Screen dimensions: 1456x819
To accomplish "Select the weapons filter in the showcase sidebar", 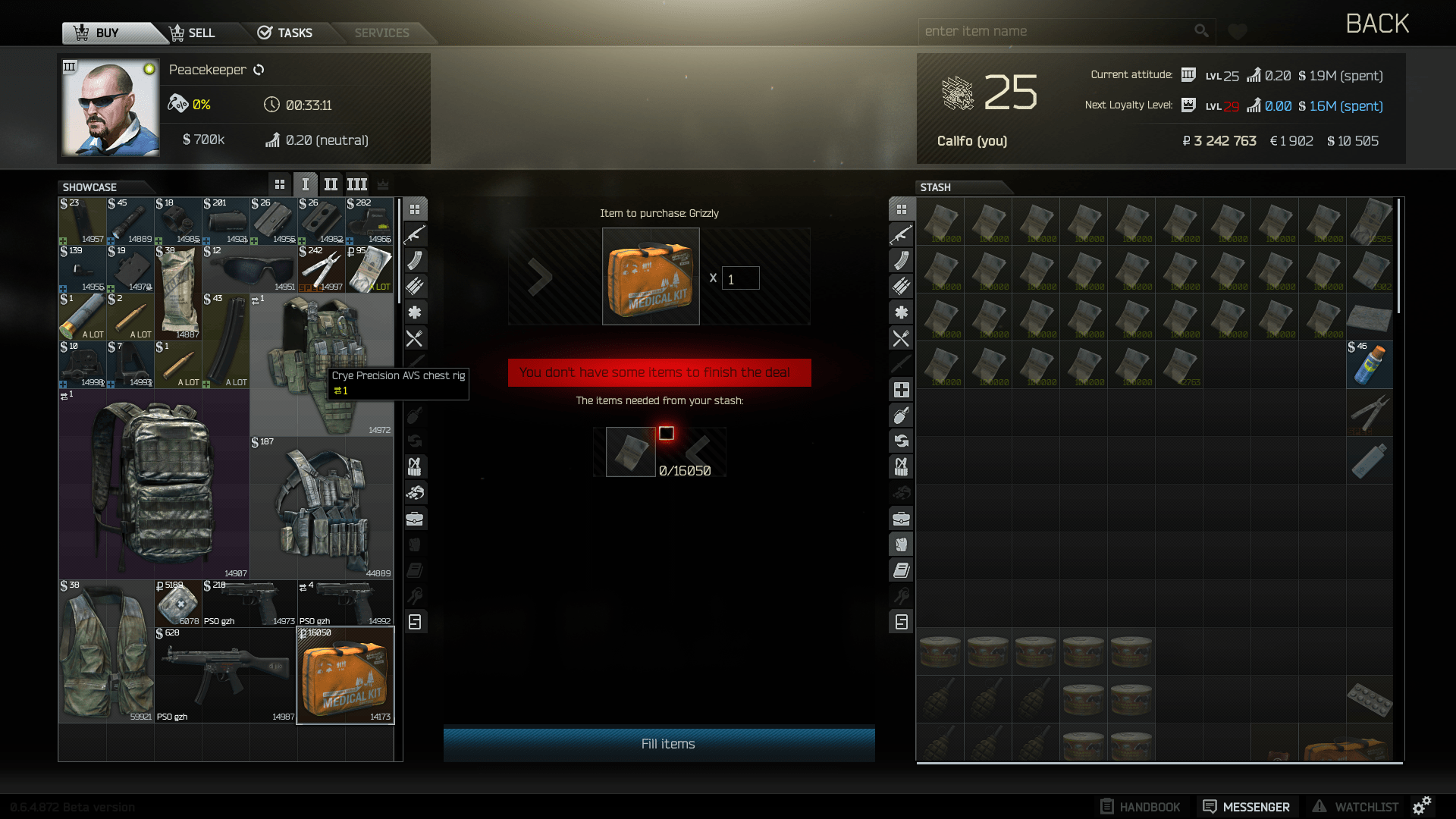I will tap(415, 234).
